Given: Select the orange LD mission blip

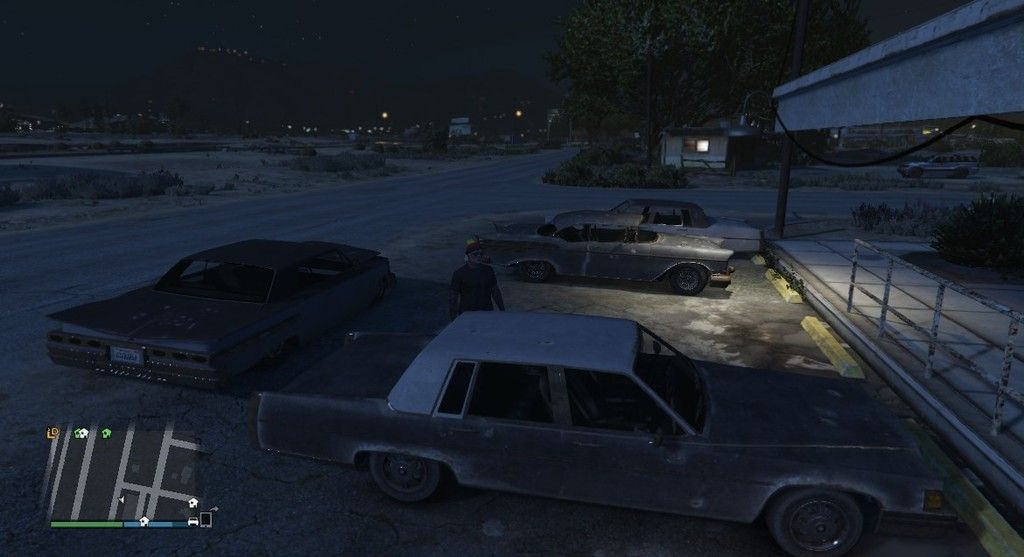Looking at the screenshot, I should [53, 433].
